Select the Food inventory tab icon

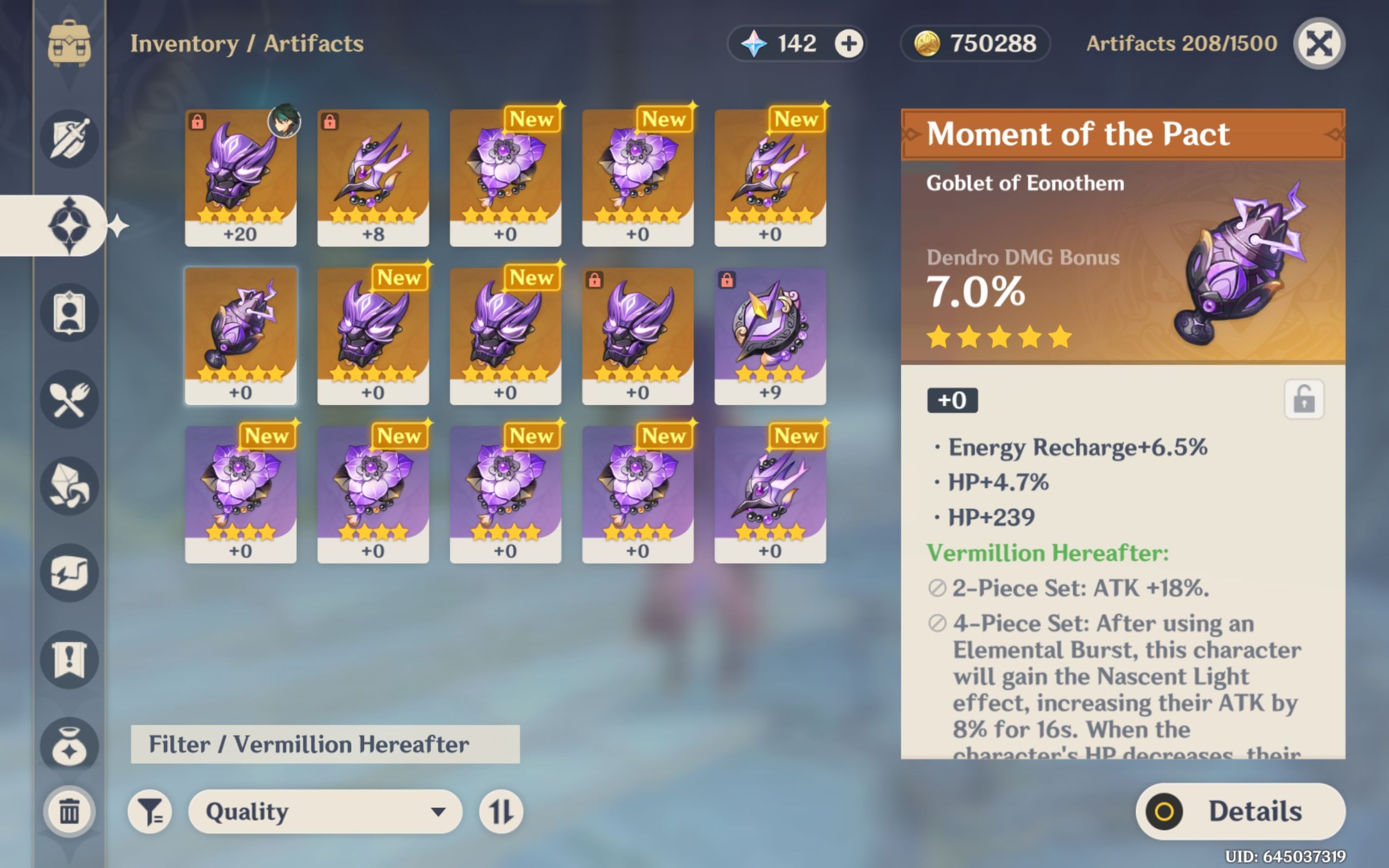pos(69,399)
